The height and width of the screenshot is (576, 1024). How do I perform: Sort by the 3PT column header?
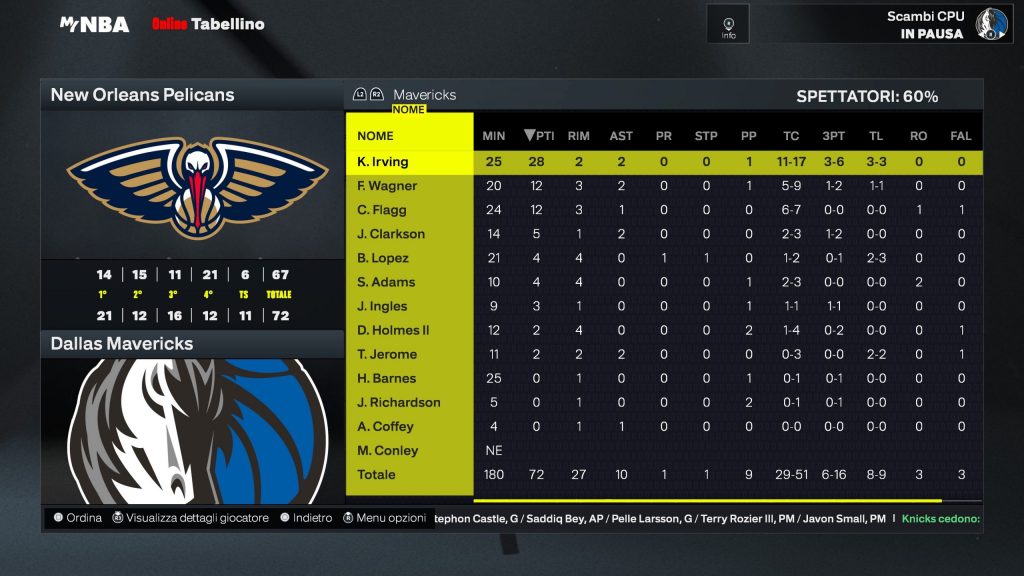833,136
